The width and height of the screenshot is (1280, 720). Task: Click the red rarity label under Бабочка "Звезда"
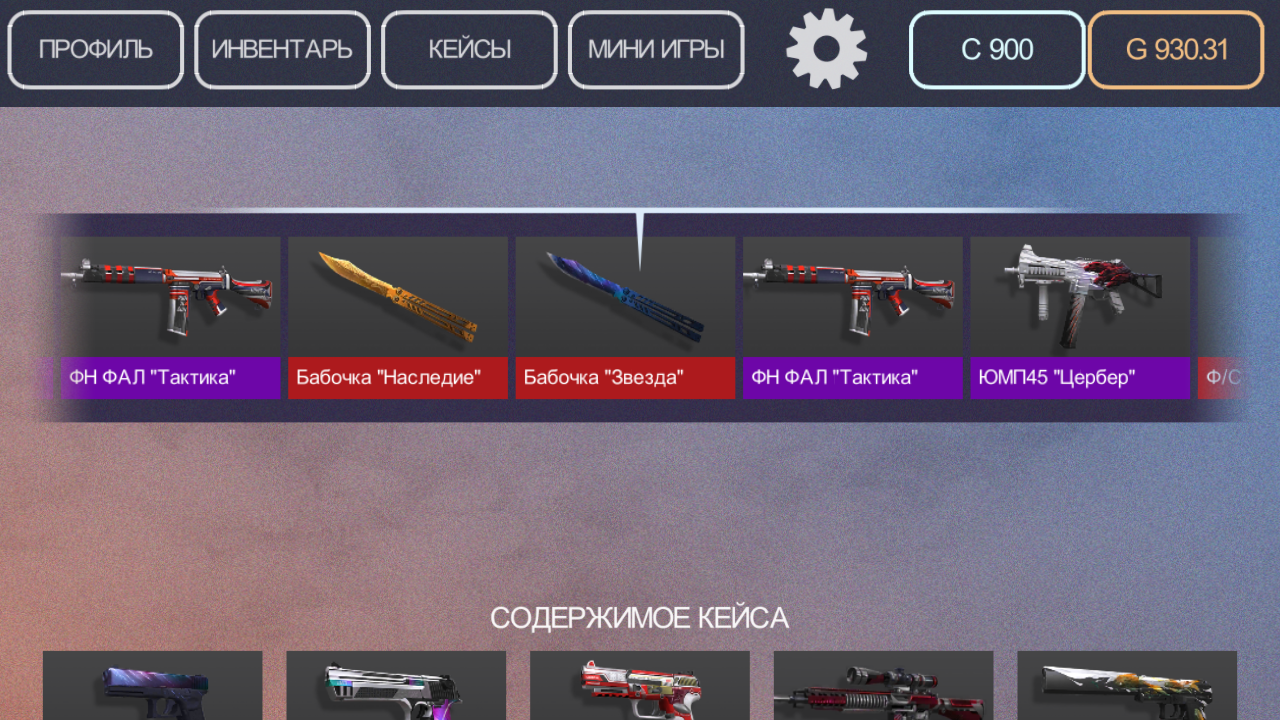(x=624, y=378)
